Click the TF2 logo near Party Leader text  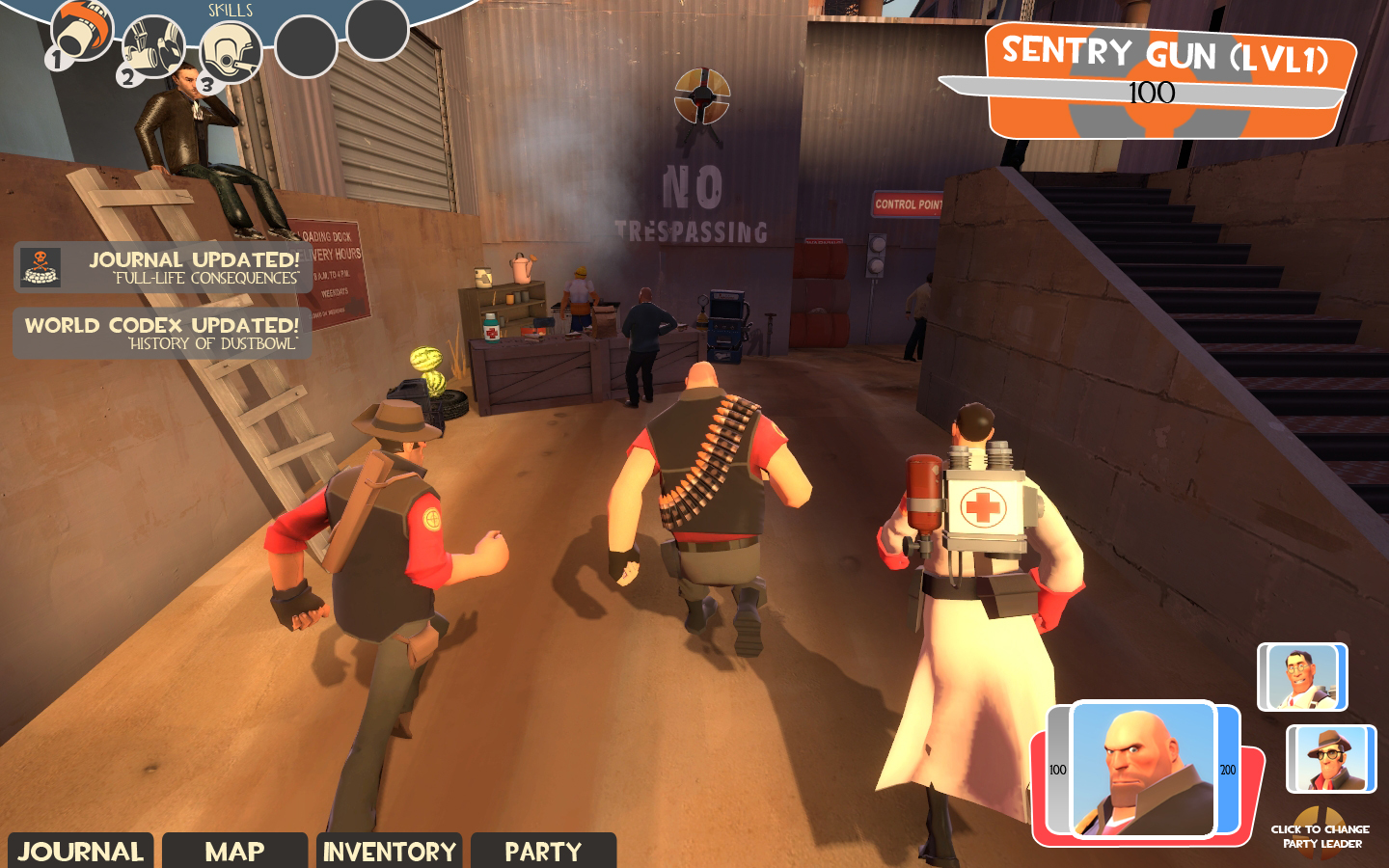point(1321,816)
